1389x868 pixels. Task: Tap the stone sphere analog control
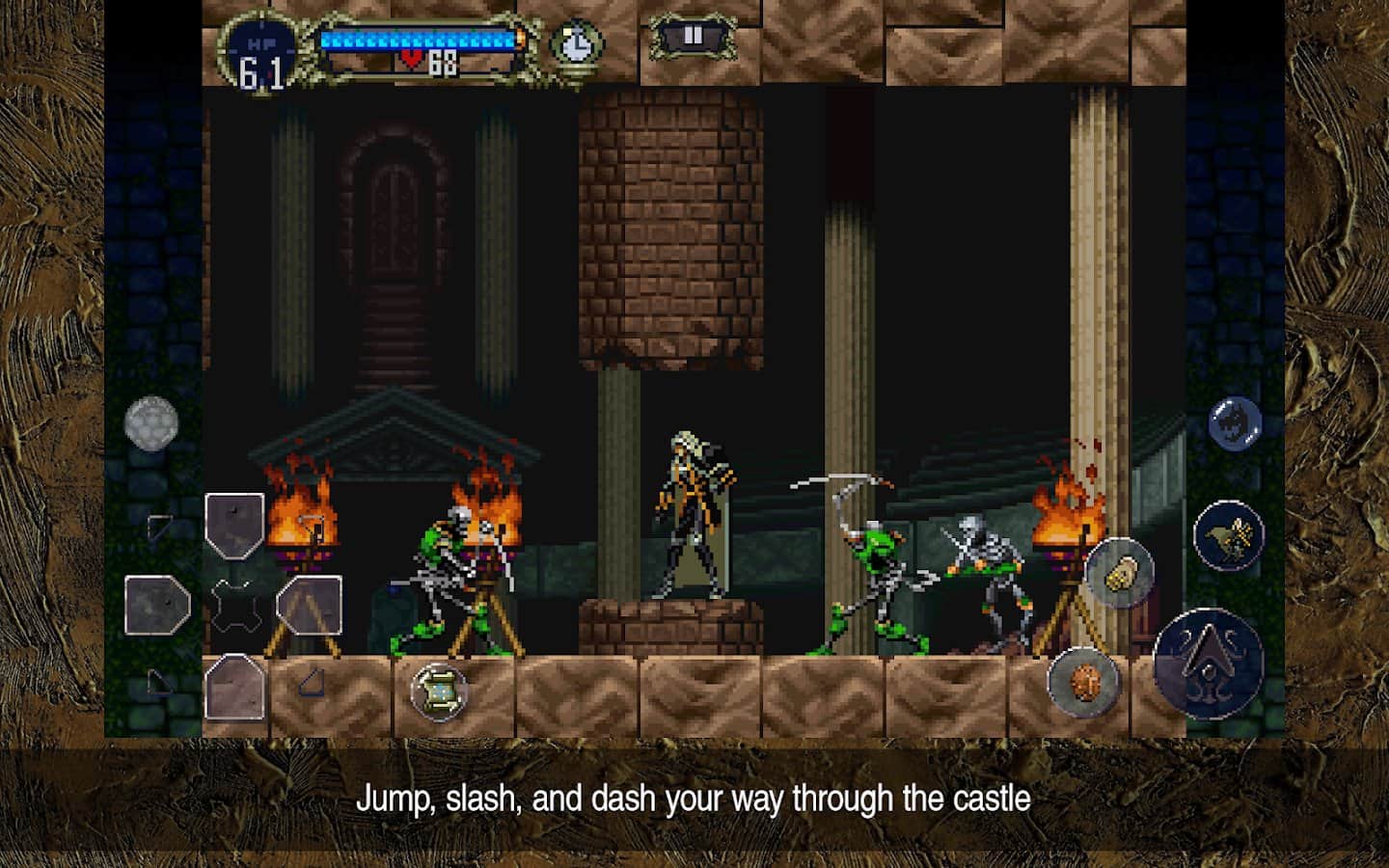coord(150,424)
